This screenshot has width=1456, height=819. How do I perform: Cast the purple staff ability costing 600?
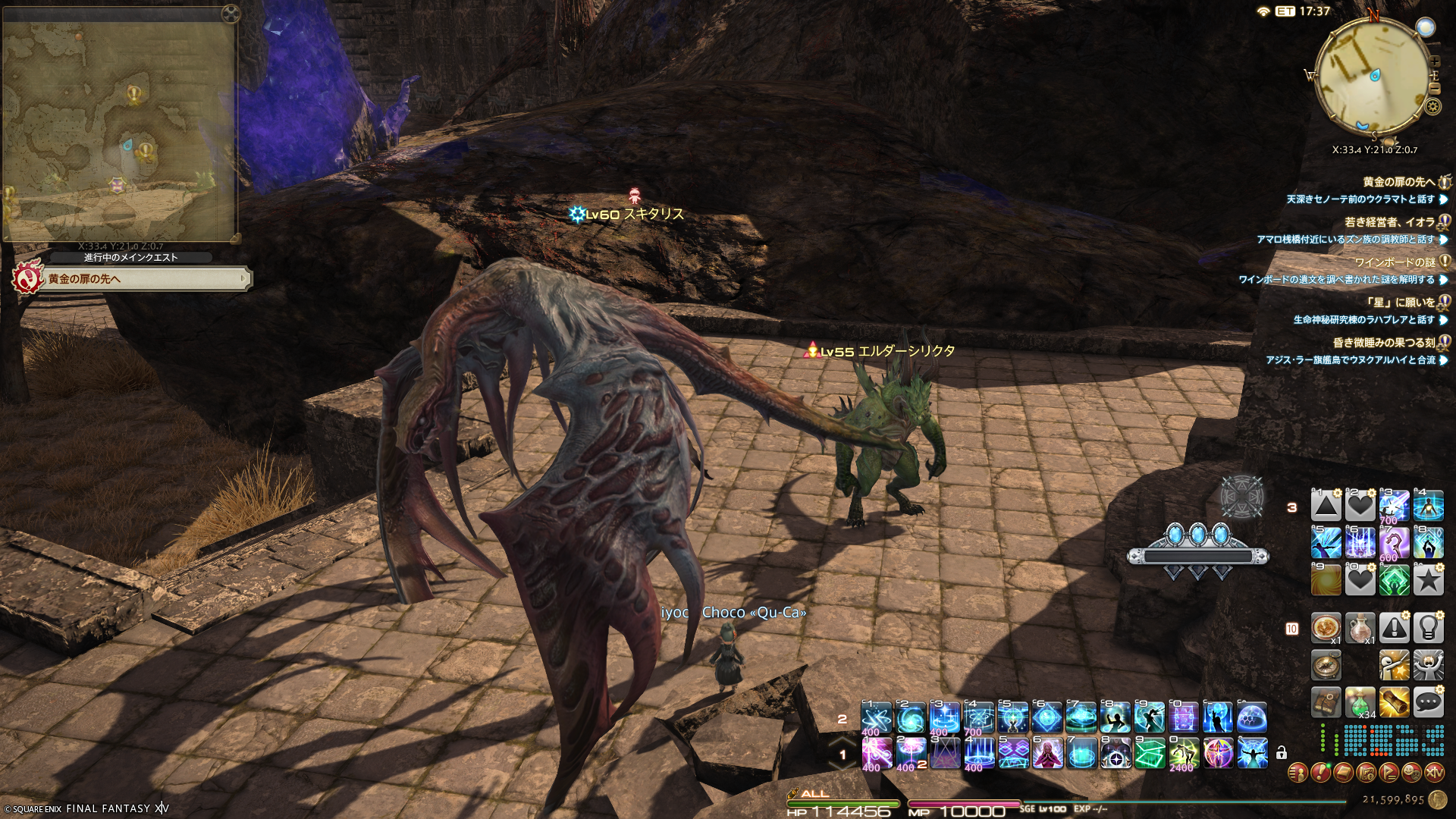click(1394, 543)
